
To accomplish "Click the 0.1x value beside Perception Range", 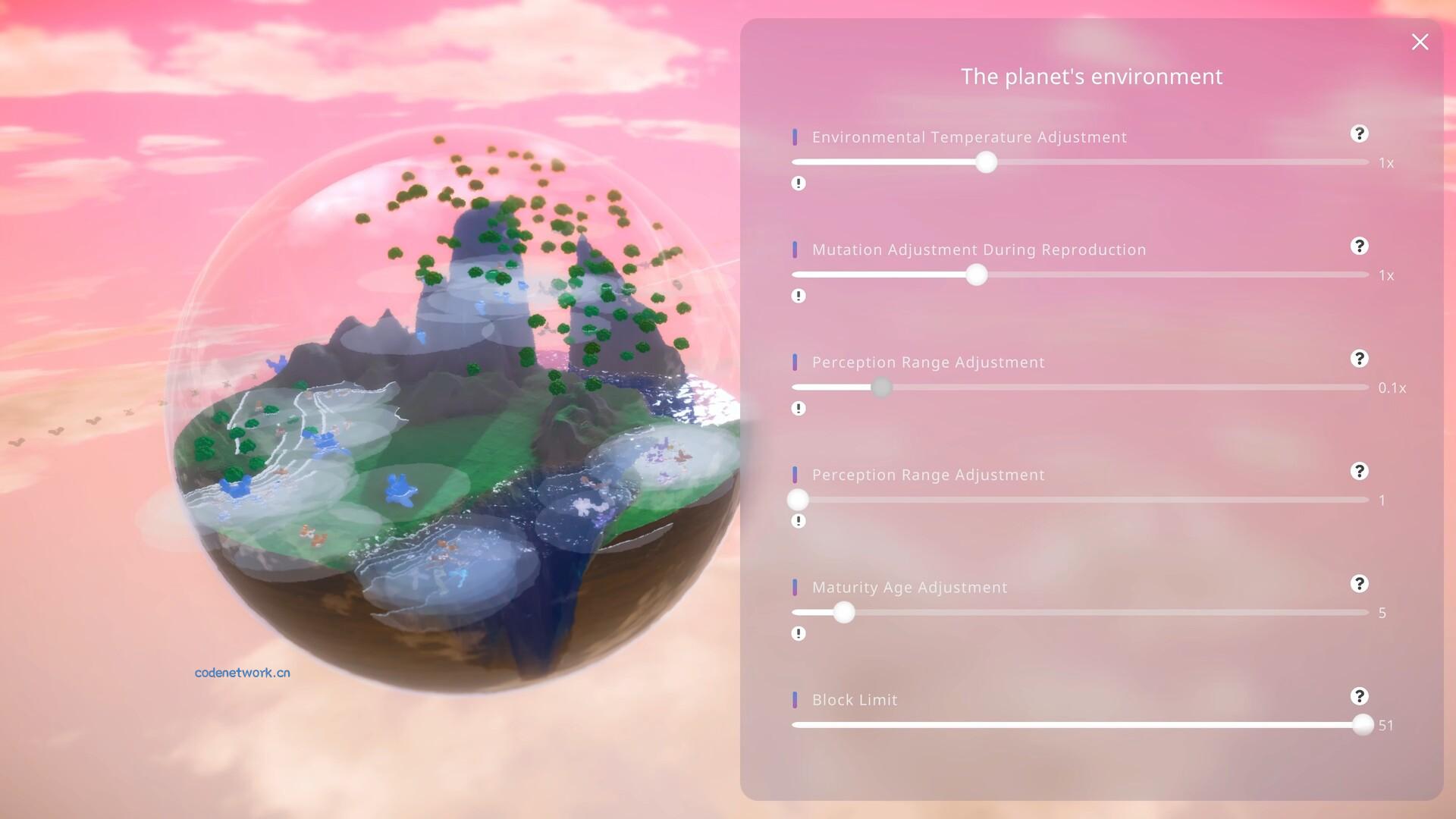I will 1392,388.
